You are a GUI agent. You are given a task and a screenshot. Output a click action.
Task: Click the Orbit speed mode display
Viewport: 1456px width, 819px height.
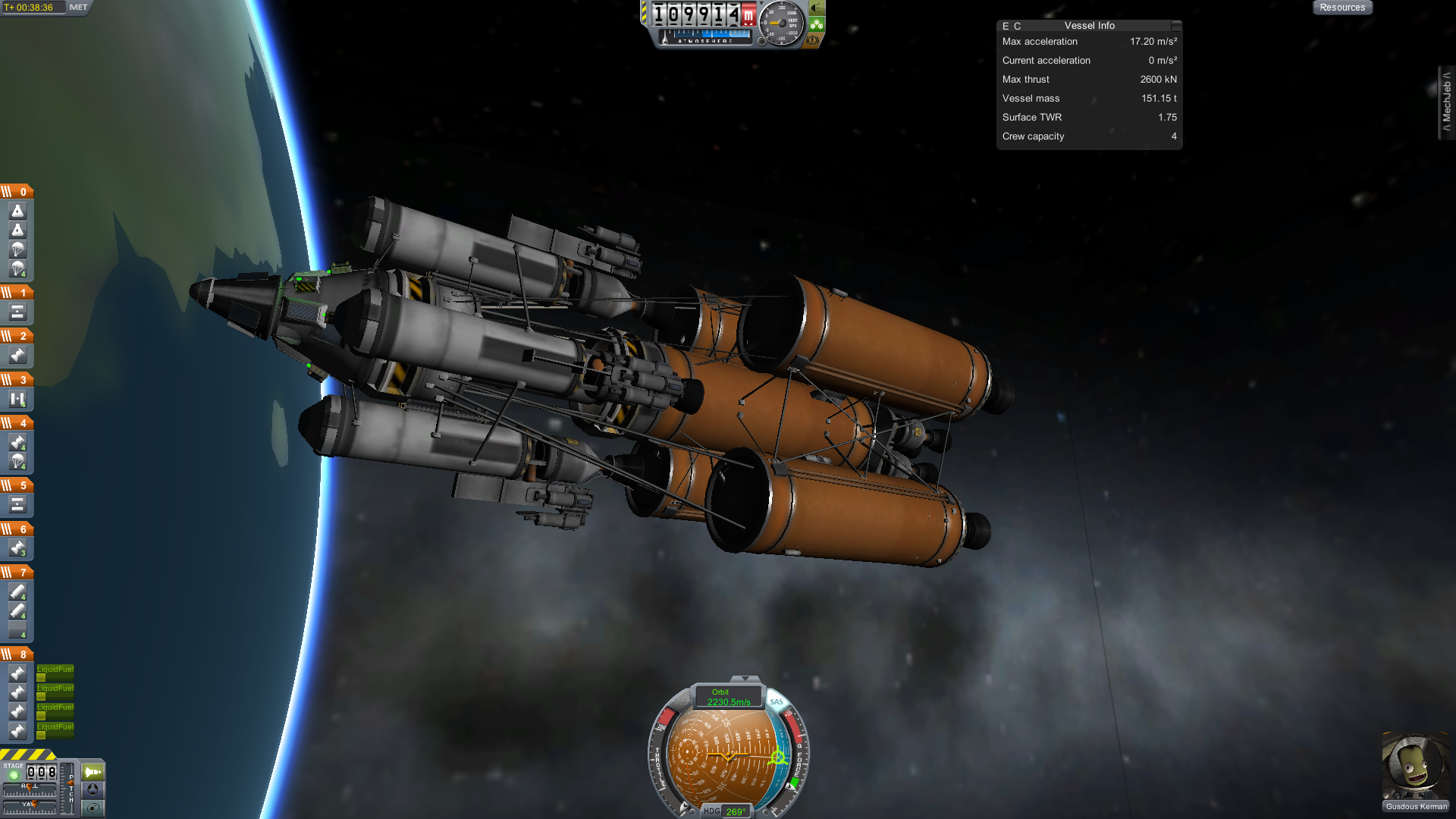(x=728, y=697)
